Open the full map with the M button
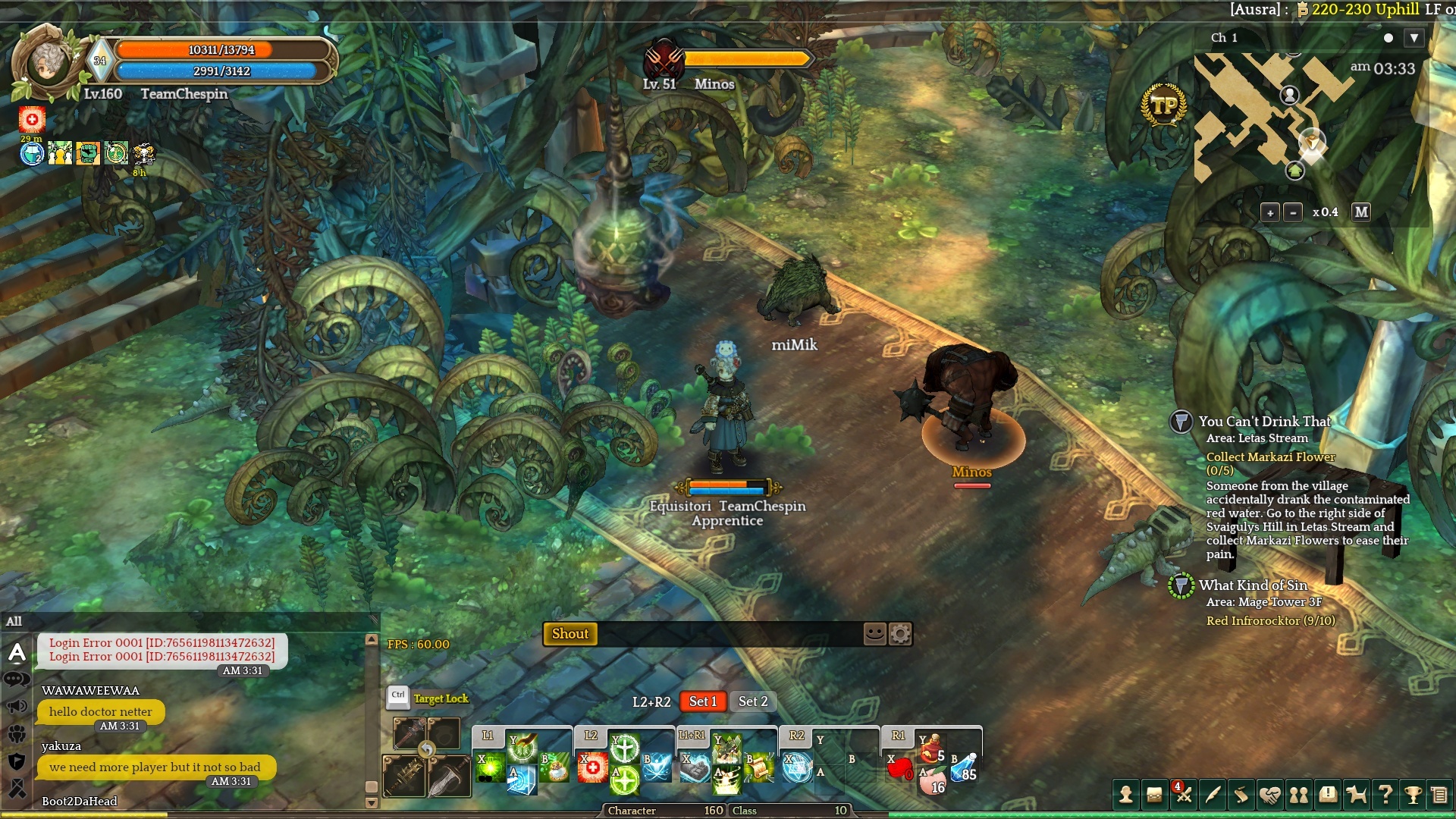This screenshot has height=819, width=1456. (x=1361, y=212)
